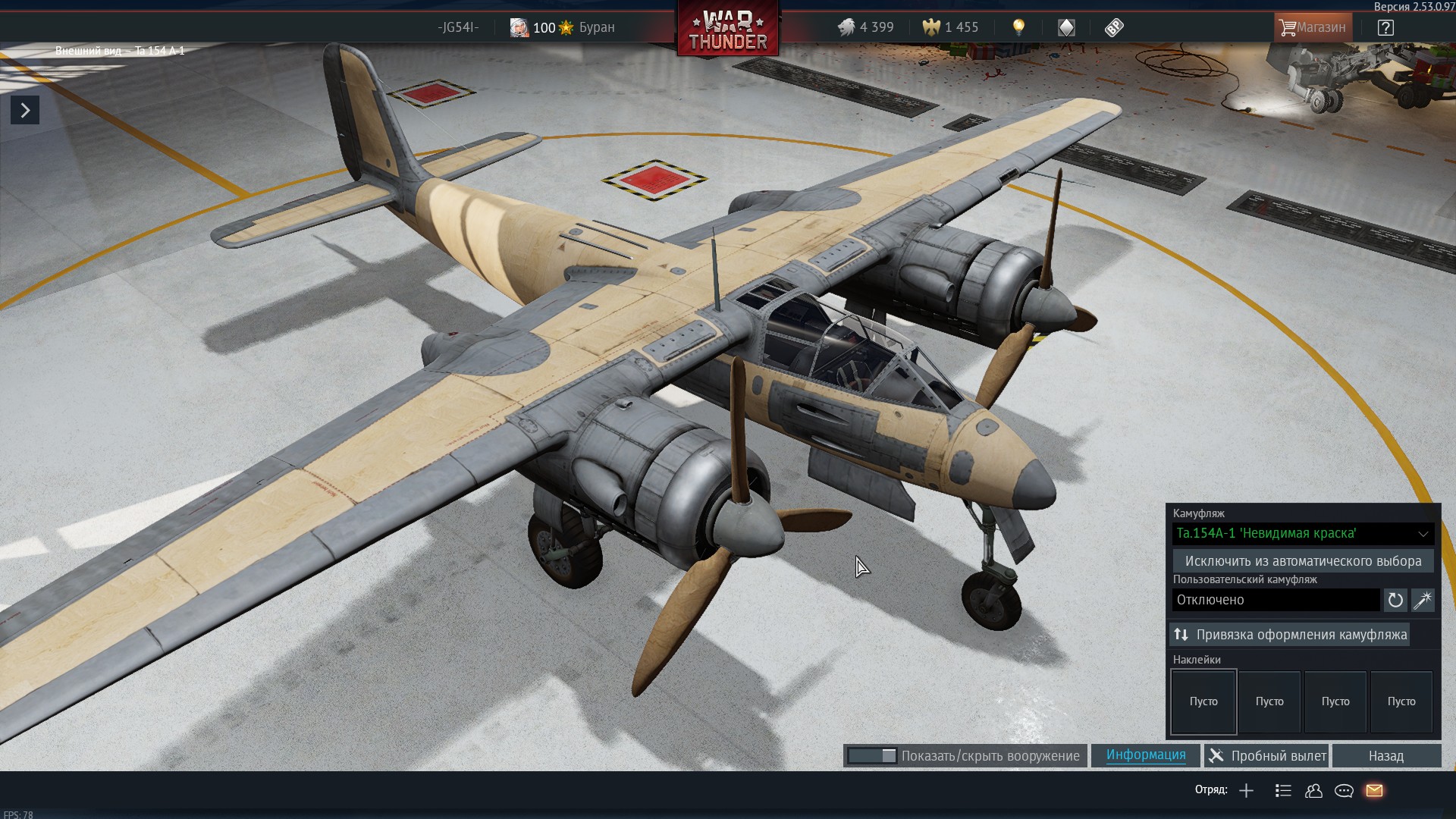Open Привязка оформления камуфляжа
The width and height of the screenshot is (1456, 819).
1290,635
